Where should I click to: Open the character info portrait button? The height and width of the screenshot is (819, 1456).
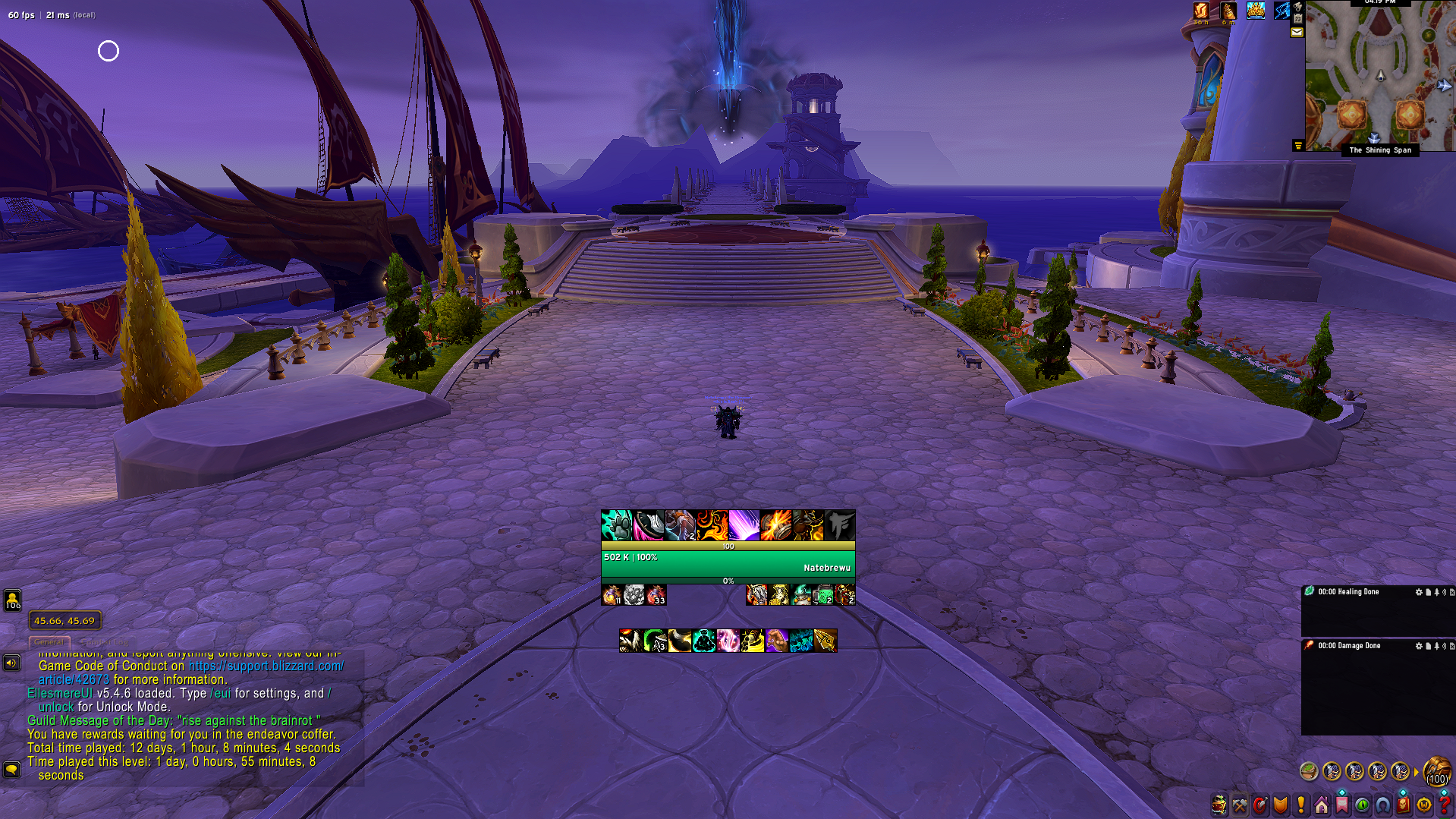point(1219,805)
